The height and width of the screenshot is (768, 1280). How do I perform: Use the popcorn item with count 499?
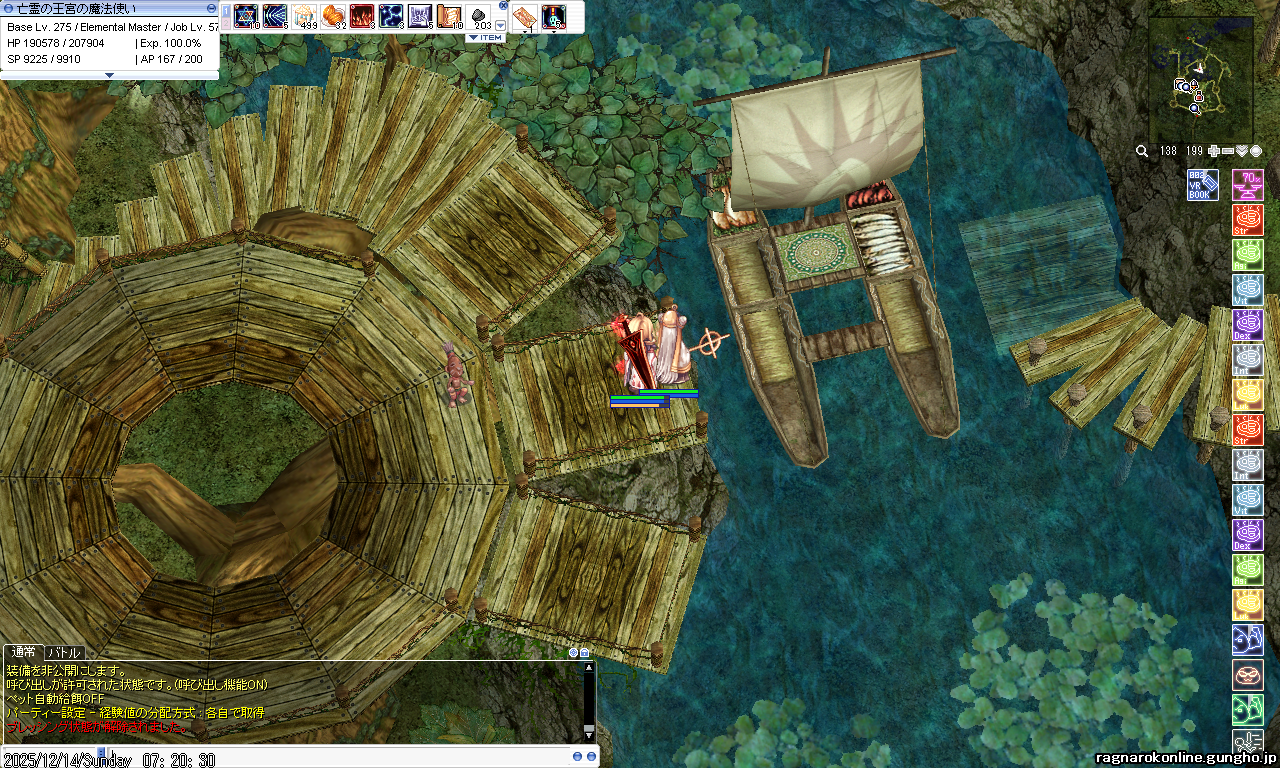coord(304,16)
